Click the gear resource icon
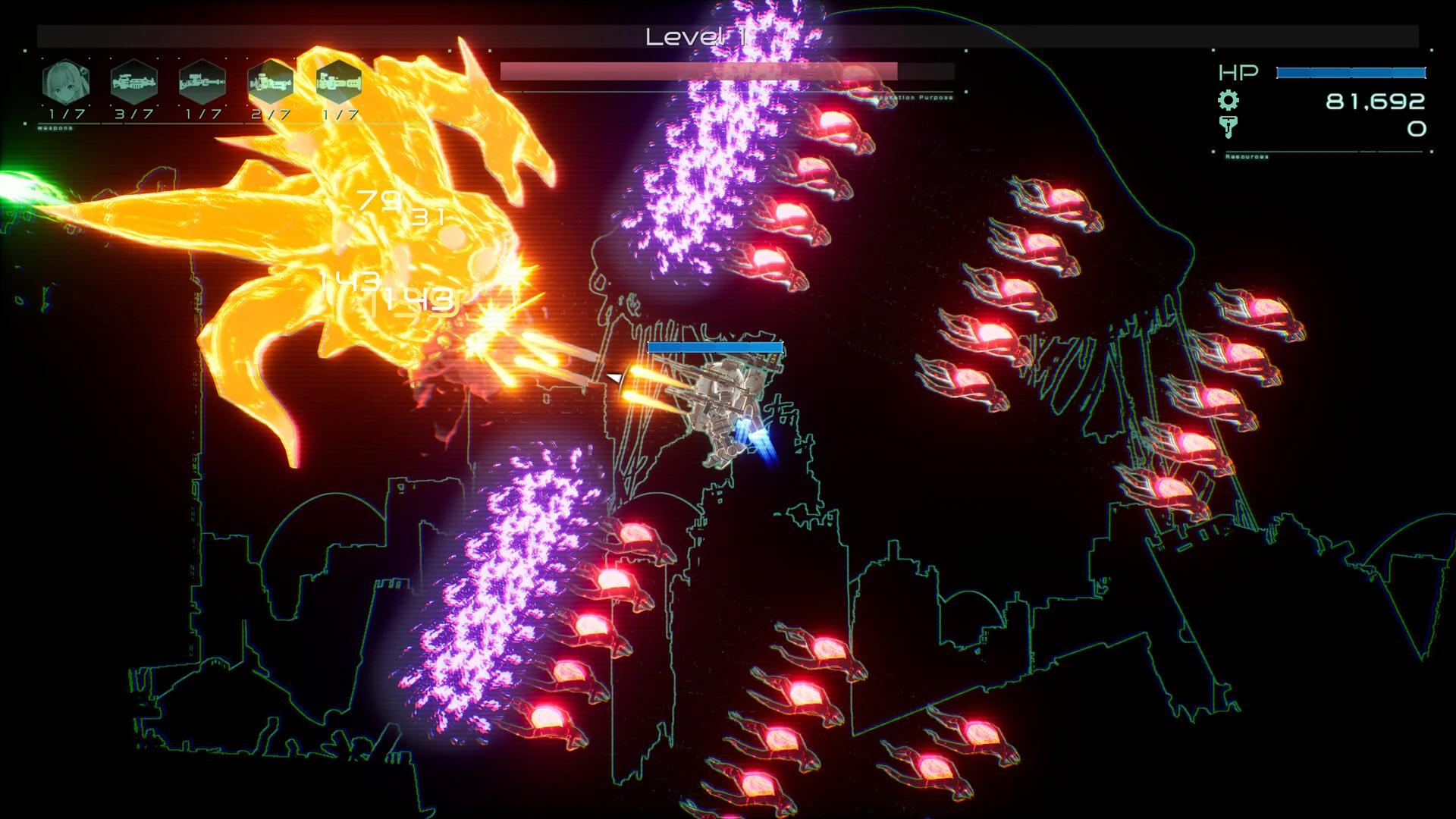 [x=1228, y=100]
